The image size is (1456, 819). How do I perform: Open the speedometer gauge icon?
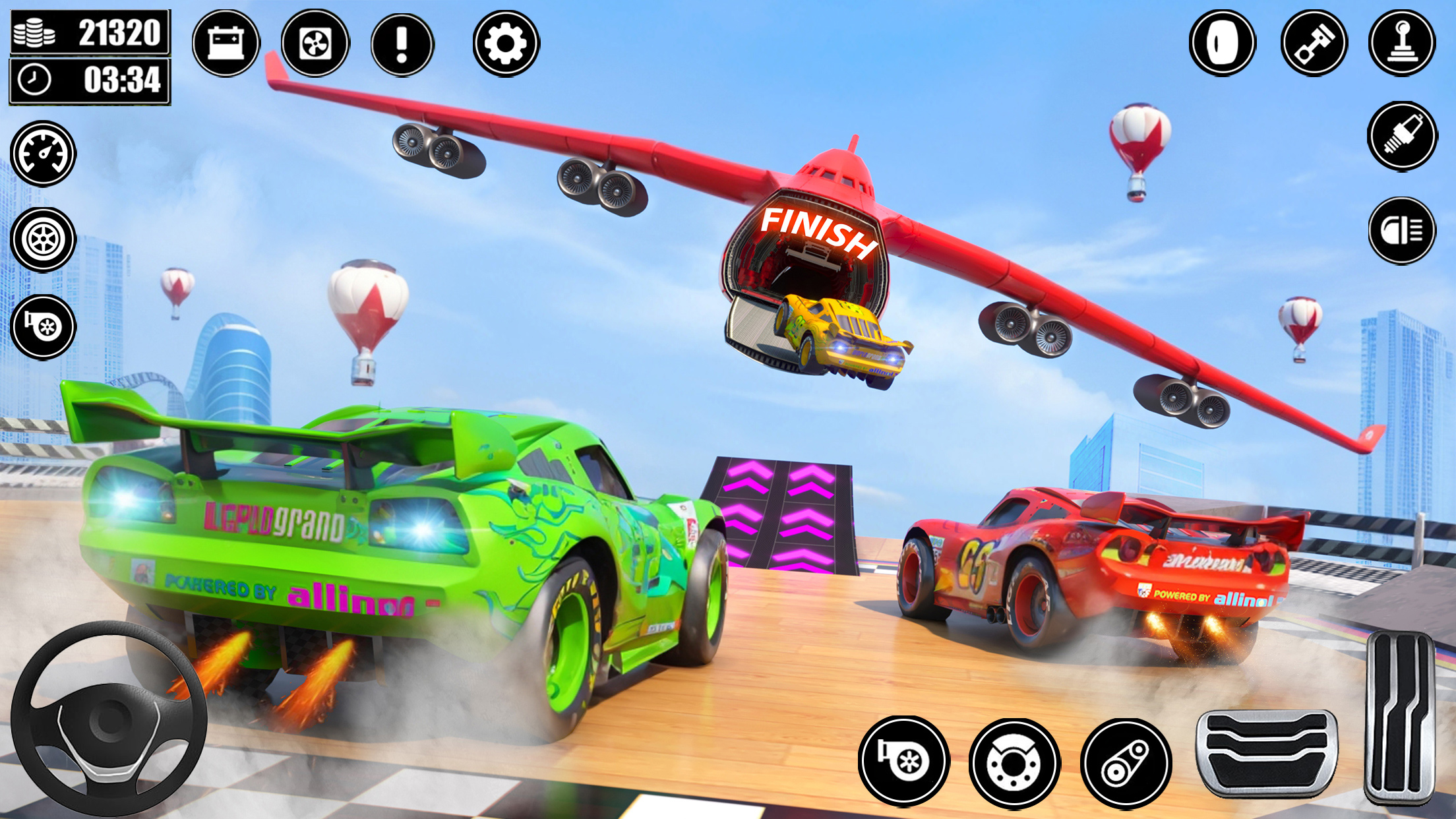point(44,154)
